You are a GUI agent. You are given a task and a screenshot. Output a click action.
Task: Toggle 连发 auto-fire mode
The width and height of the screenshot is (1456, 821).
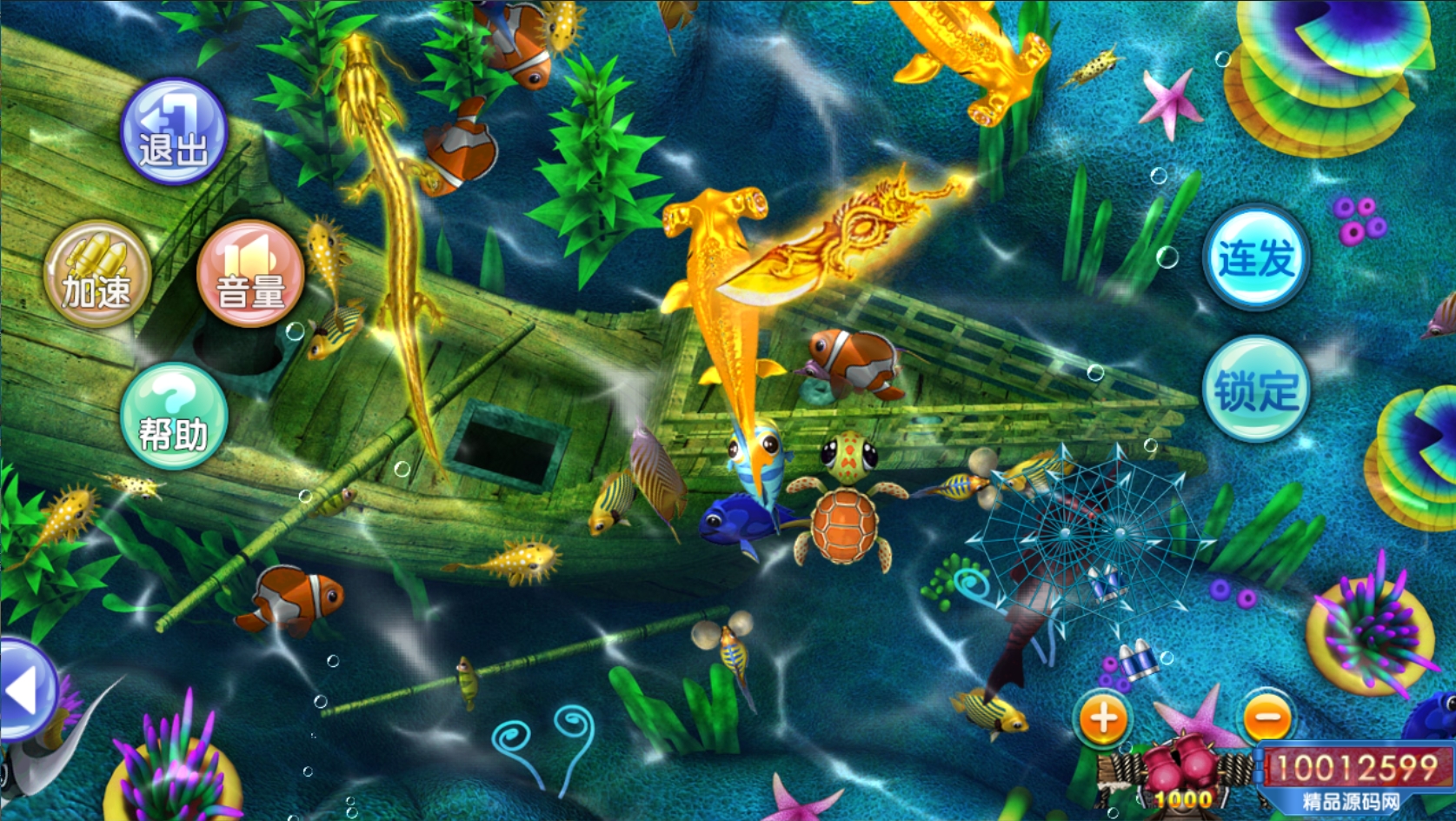1255,257
